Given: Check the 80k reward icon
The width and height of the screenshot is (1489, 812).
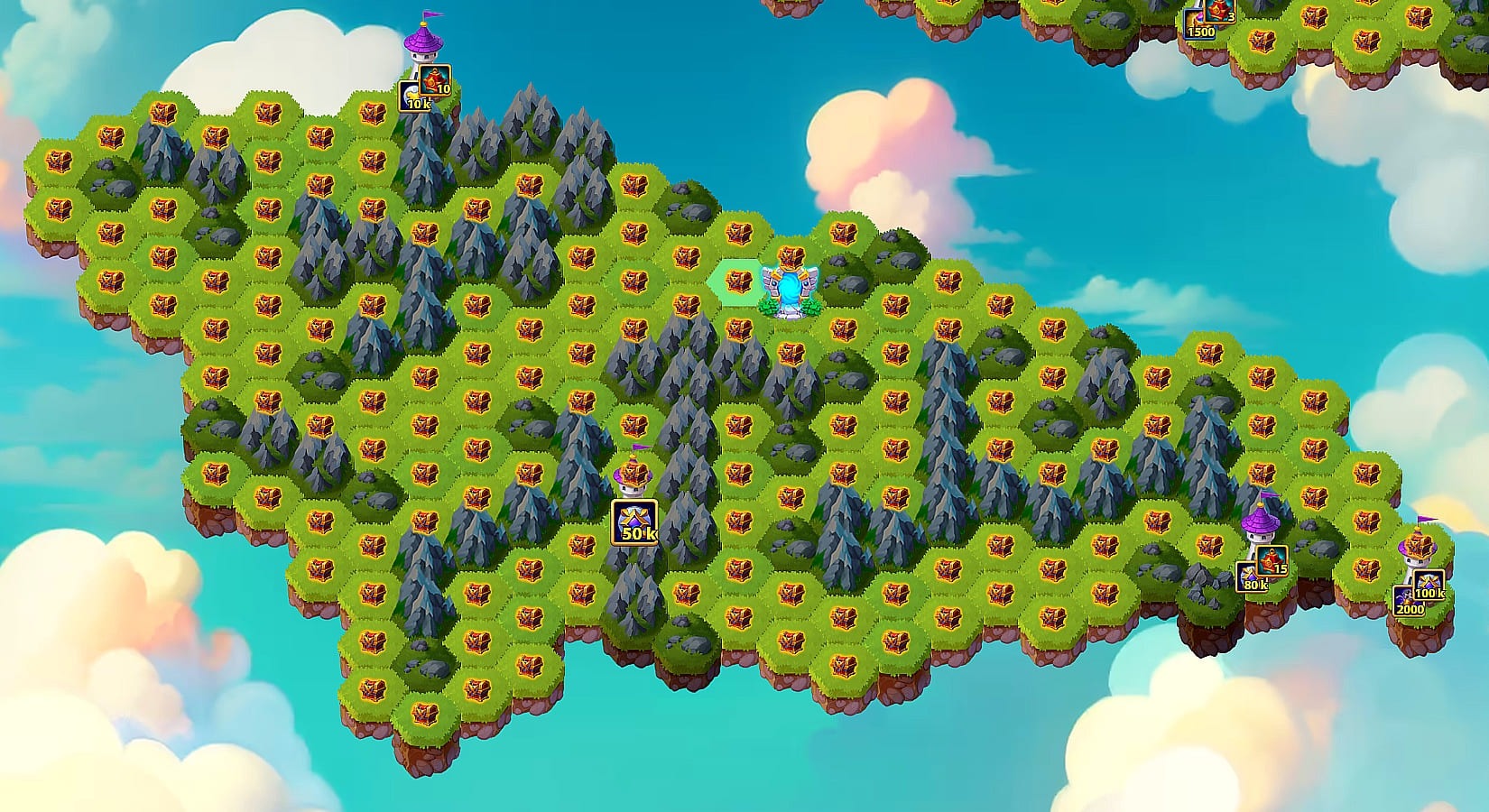Looking at the screenshot, I should pos(1251,577).
